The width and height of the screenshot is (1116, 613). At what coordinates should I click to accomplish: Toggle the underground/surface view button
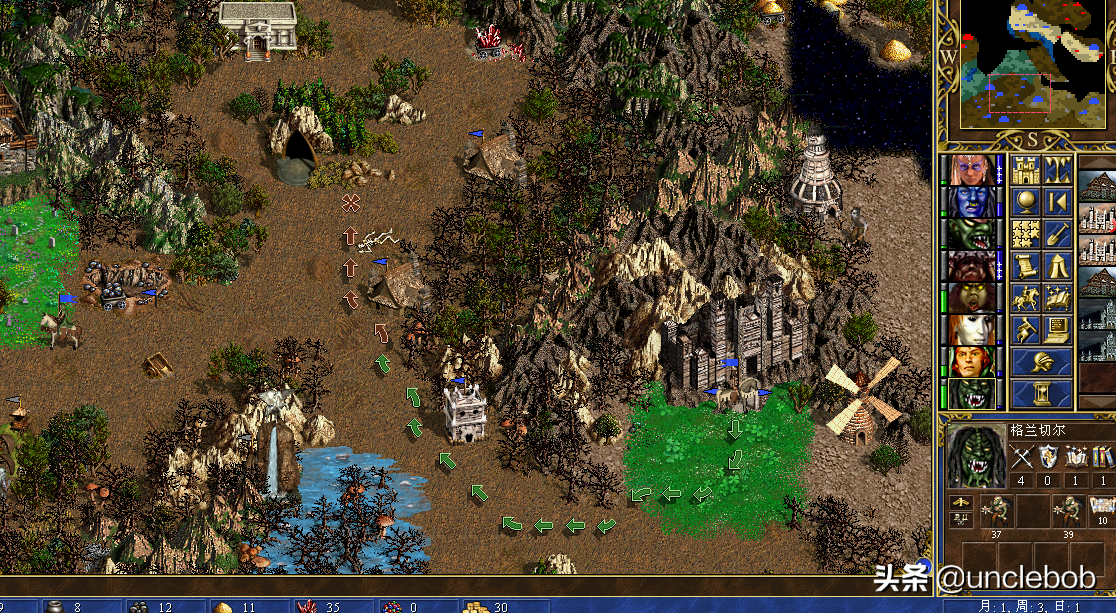1058,170
